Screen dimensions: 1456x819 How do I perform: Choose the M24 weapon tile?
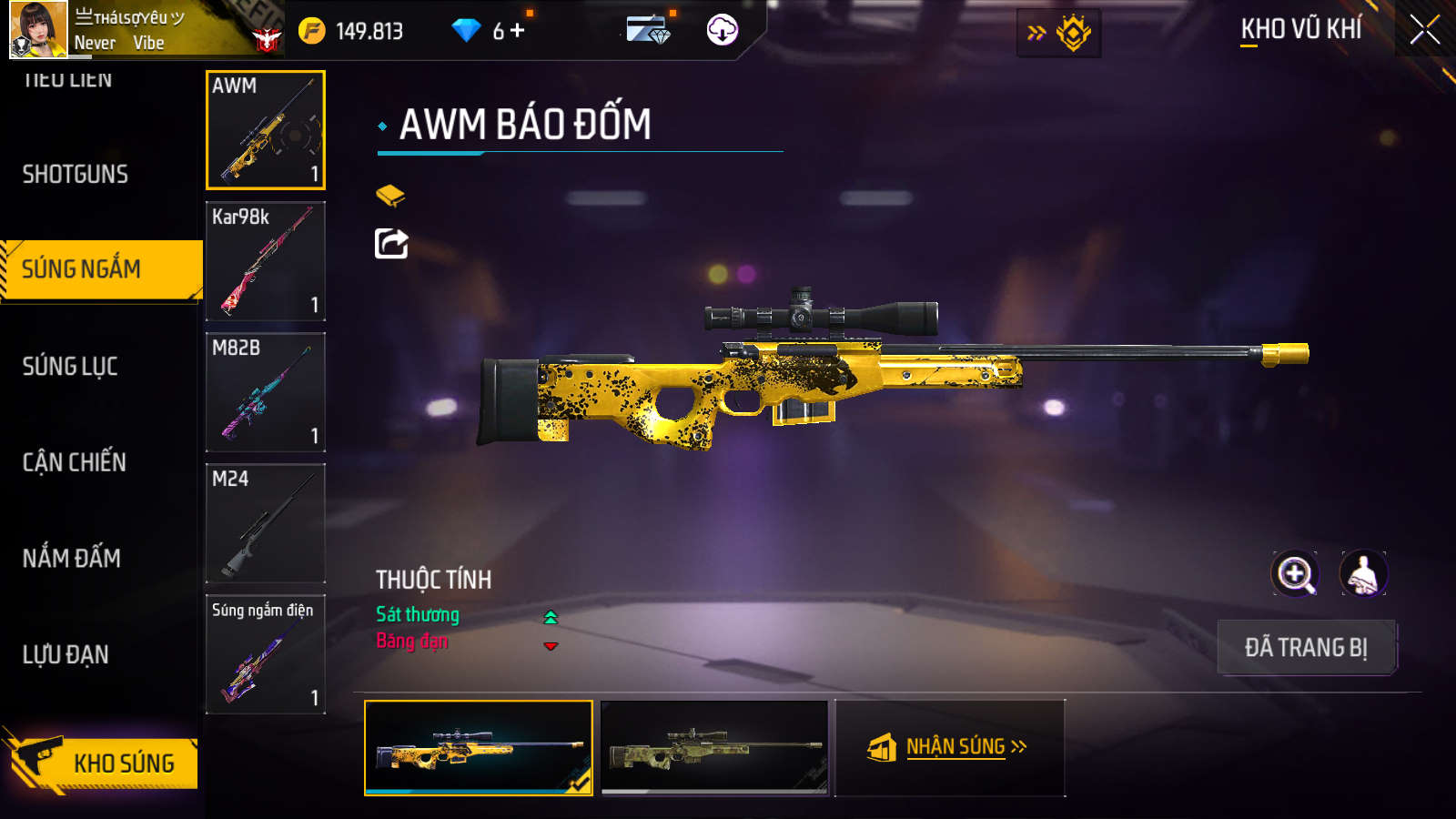click(266, 523)
